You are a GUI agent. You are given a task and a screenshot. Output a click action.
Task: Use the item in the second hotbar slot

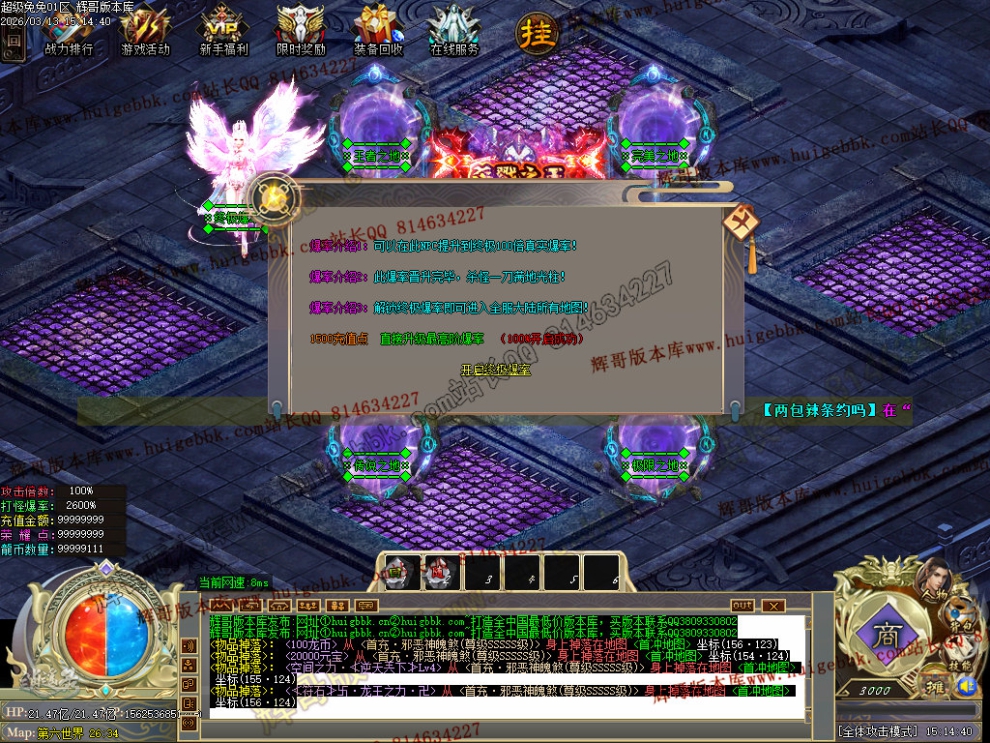pos(440,573)
